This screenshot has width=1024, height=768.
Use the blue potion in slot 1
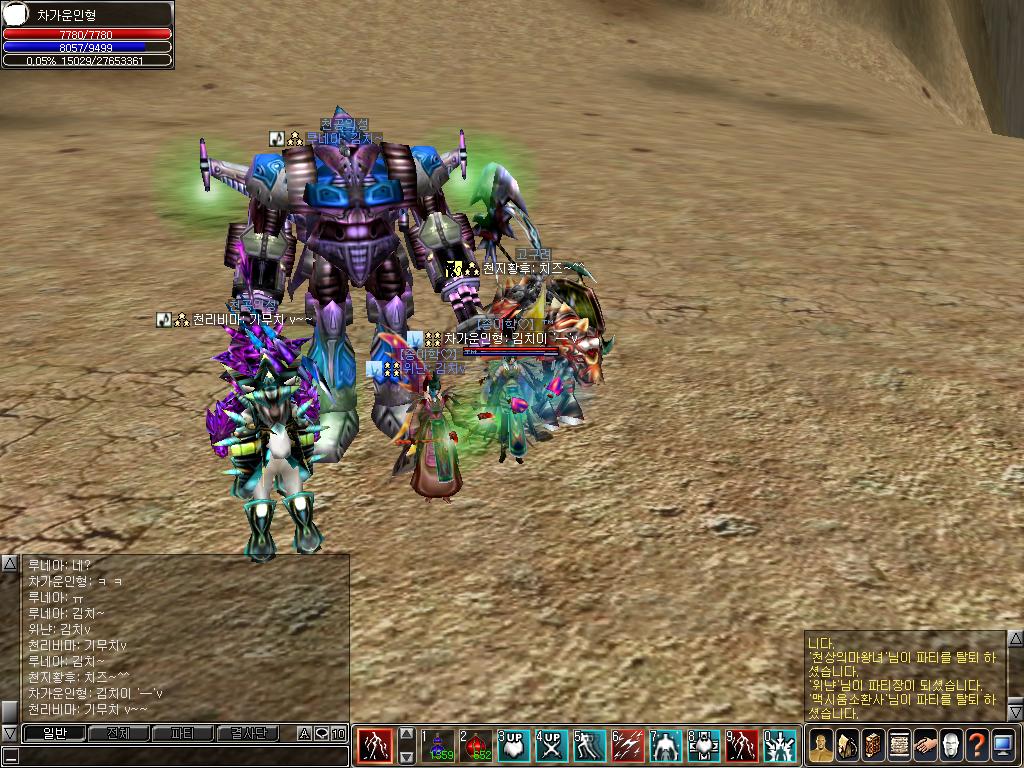tap(439, 746)
